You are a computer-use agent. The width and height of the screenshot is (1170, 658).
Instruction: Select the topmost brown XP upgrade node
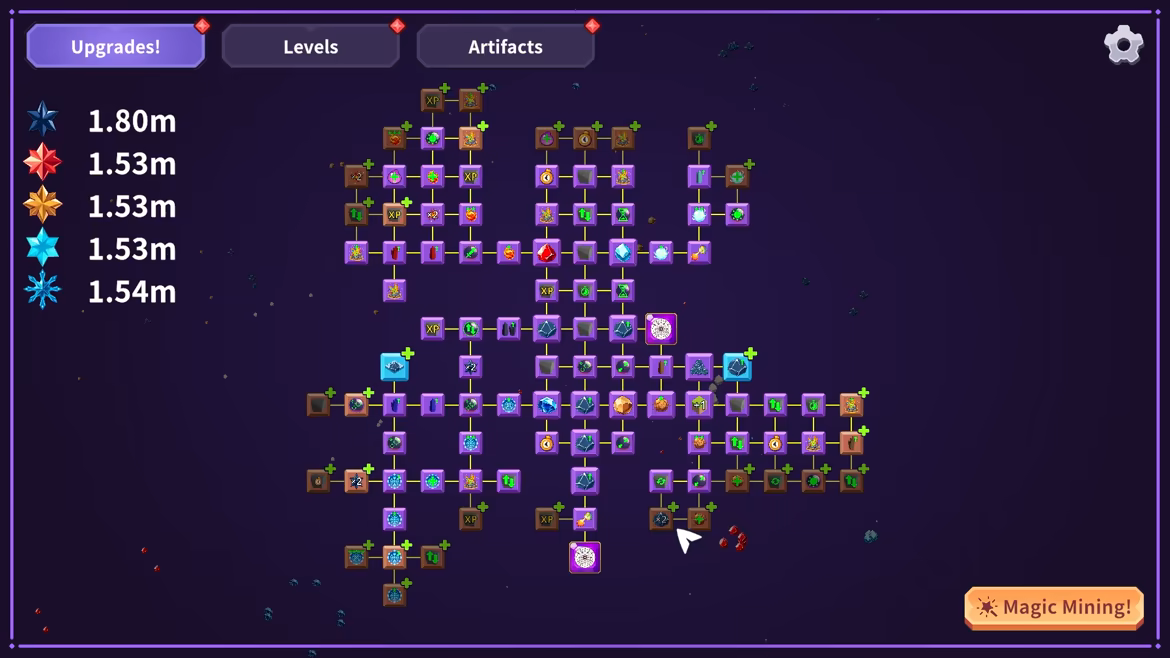(432, 101)
